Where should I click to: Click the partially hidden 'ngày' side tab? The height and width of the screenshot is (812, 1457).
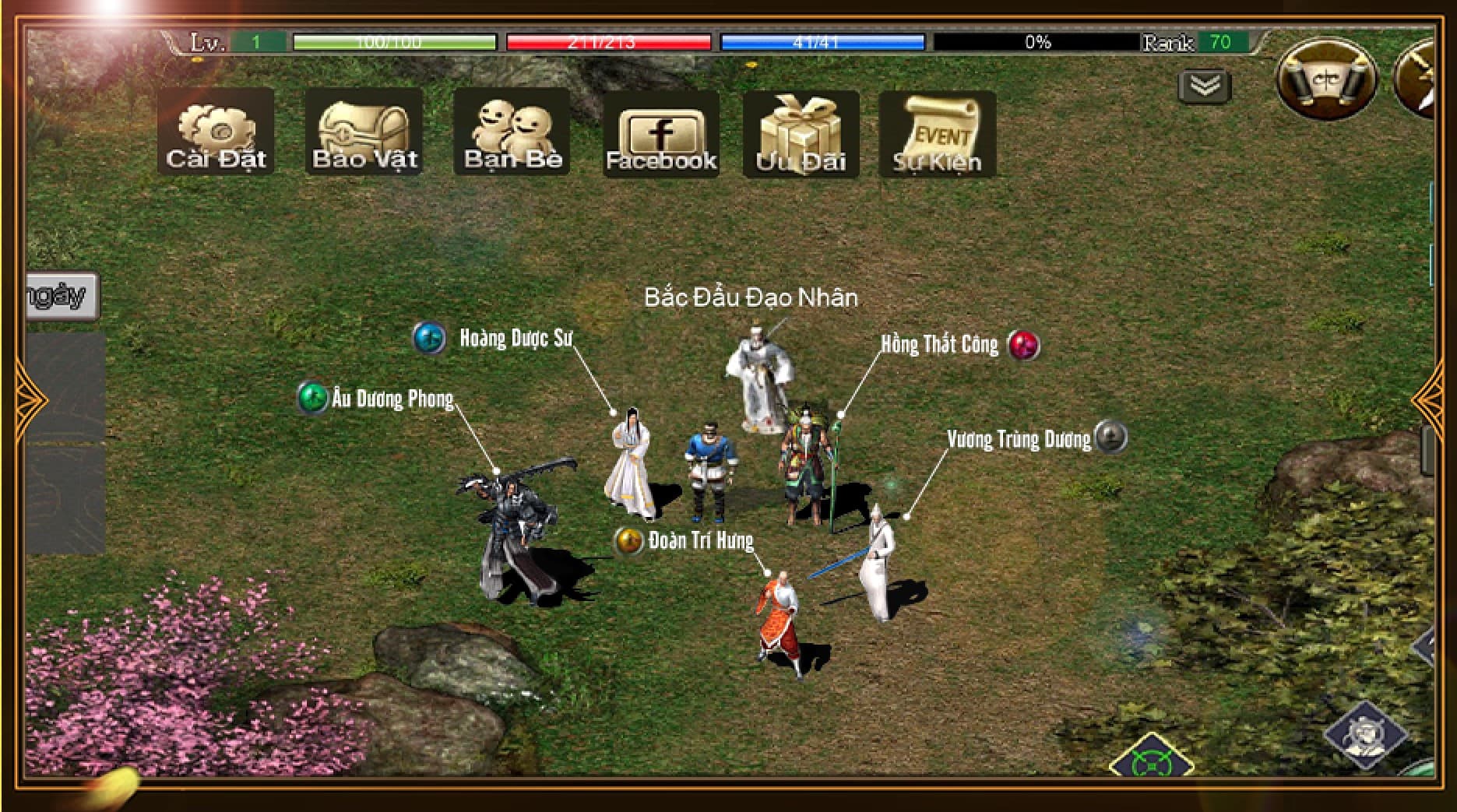tap(62, 296)
